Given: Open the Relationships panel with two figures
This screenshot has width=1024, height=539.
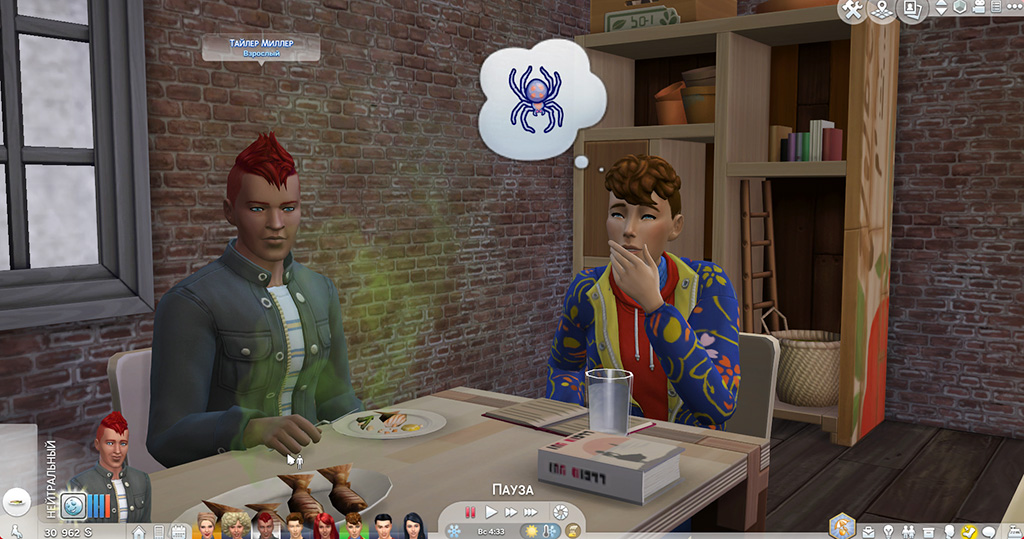Looking at the screenshot, I should coord(906,530).
